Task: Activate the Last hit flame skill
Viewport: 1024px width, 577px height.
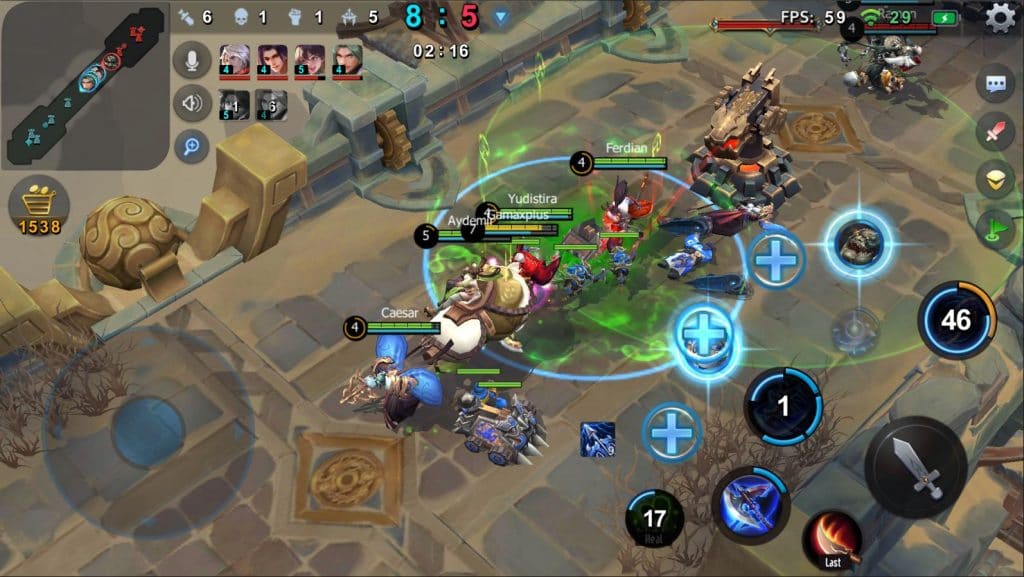Action: 832,537
